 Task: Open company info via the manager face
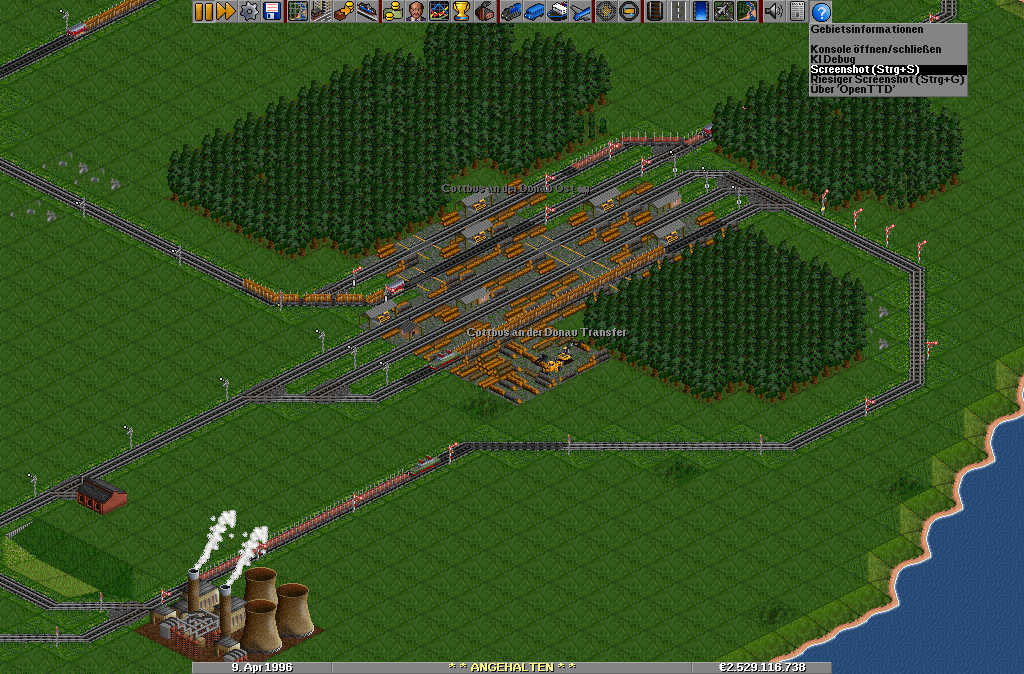pos(415,12)
